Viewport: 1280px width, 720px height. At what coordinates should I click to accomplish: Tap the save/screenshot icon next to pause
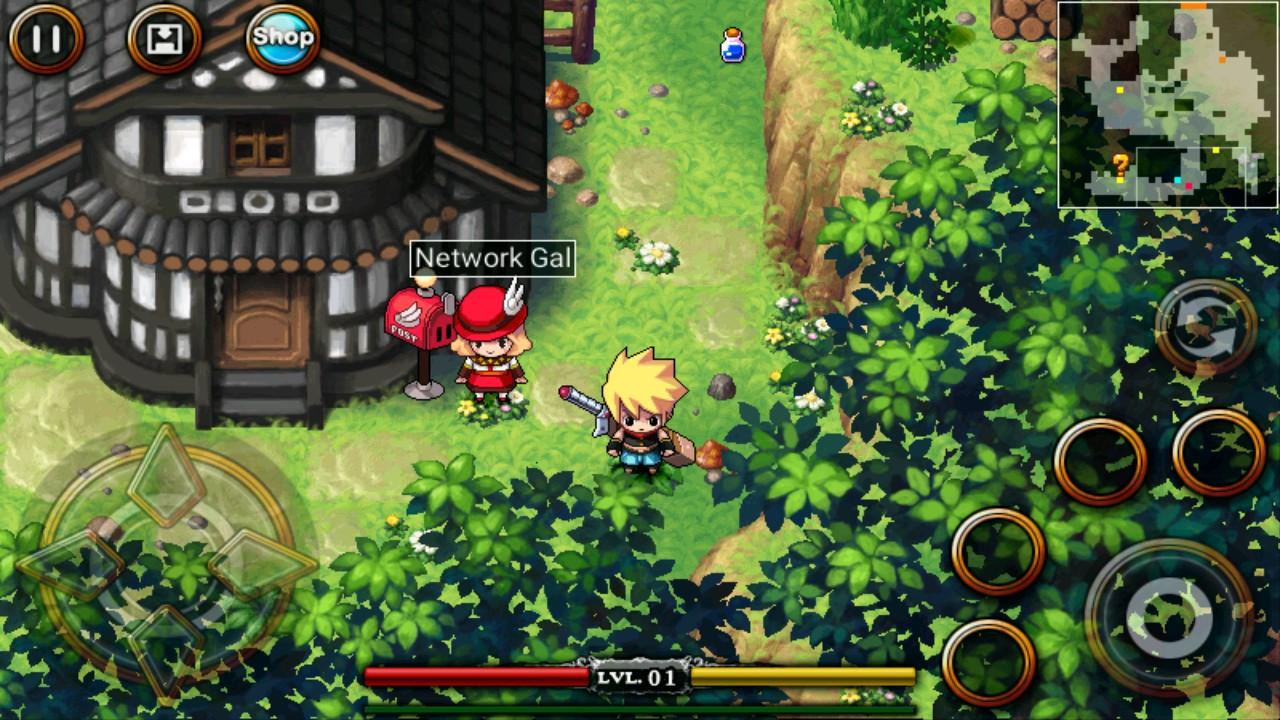pyautogui.click(x=163, y=41)
